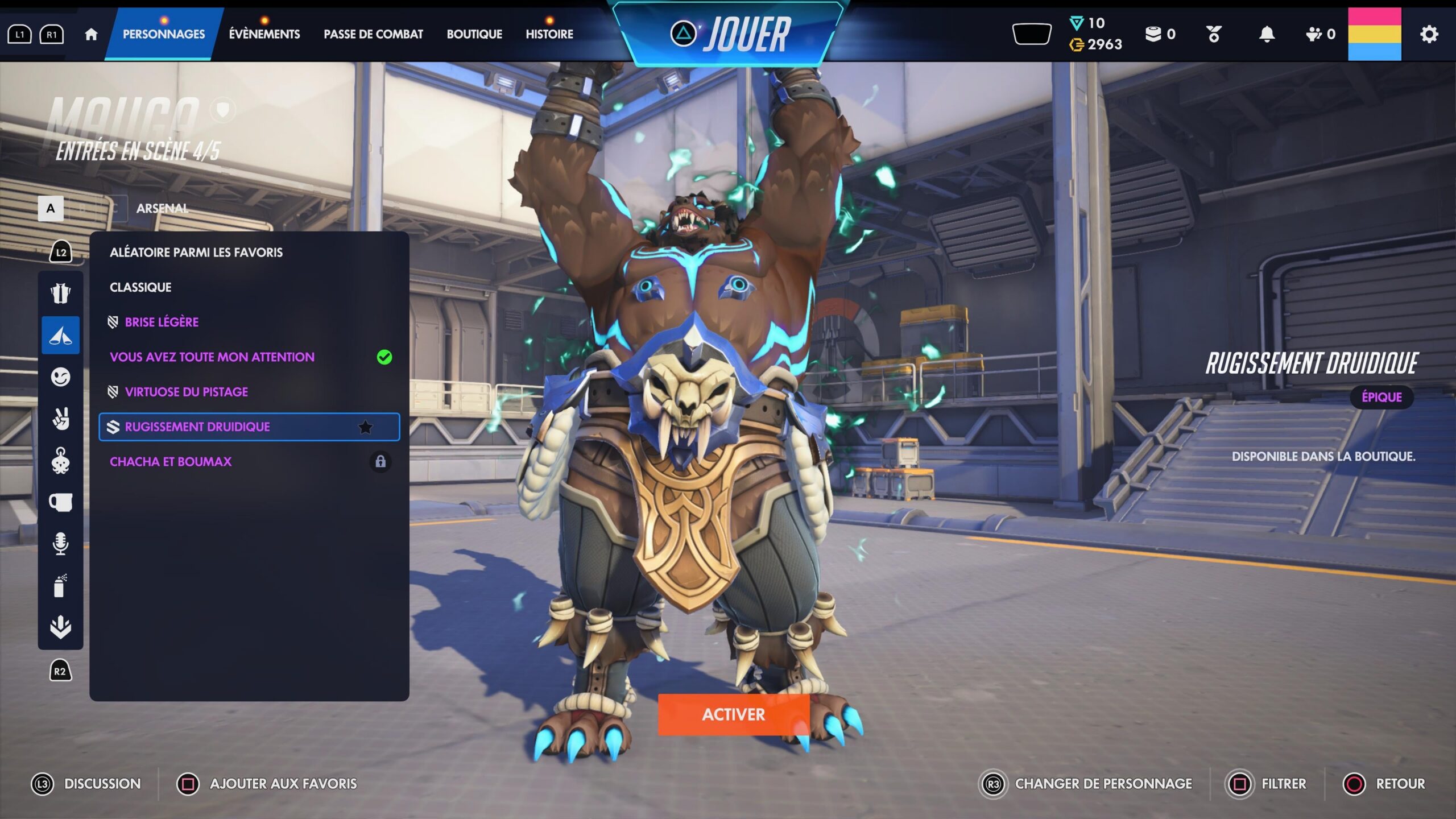1456x819 pixels.
Task: Select the locked Chacha et Boumax entry
Action: 171,462
